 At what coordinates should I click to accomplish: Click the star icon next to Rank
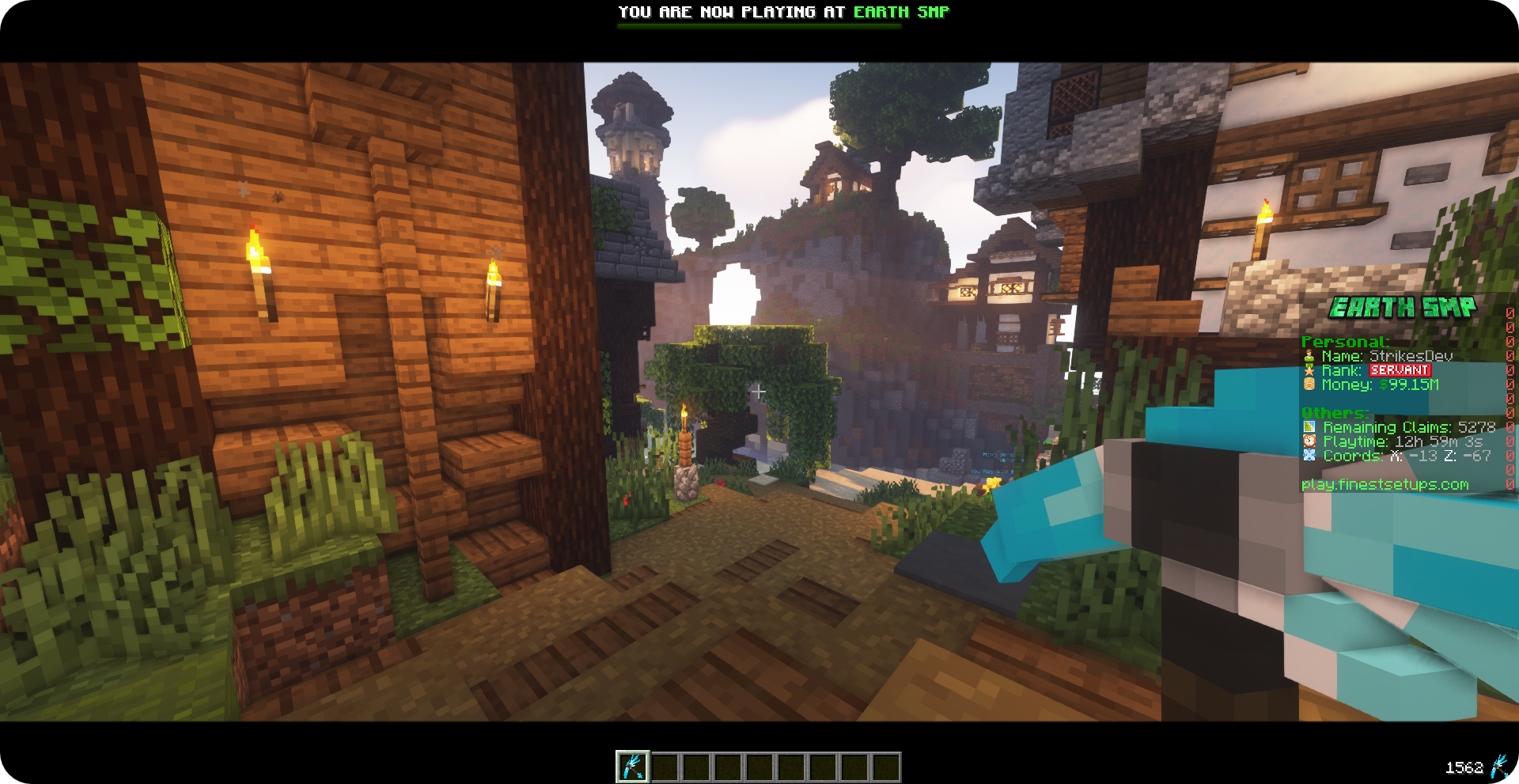click(1309, 370)
